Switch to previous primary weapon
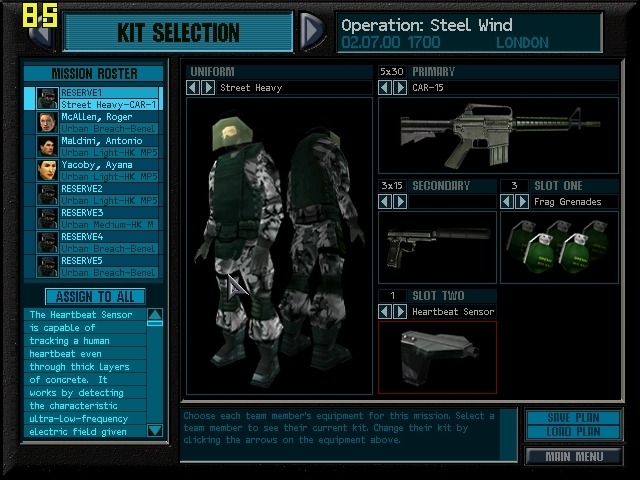Screen dimensions: 640x480 [x=386, y=88]
